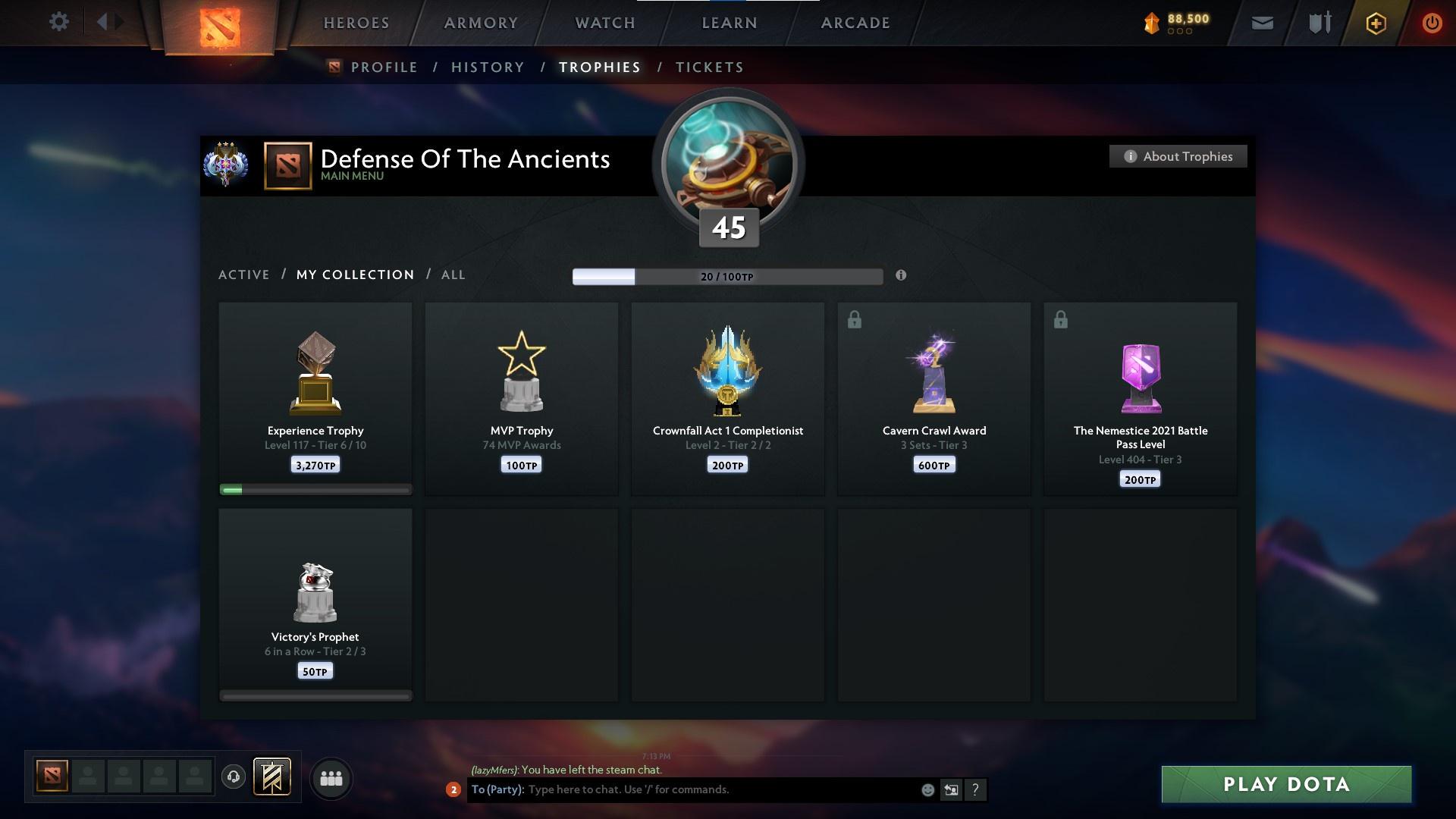Open the settings gear
Viewport: 1456px width, 819px height.
click(x=59, y=22)
